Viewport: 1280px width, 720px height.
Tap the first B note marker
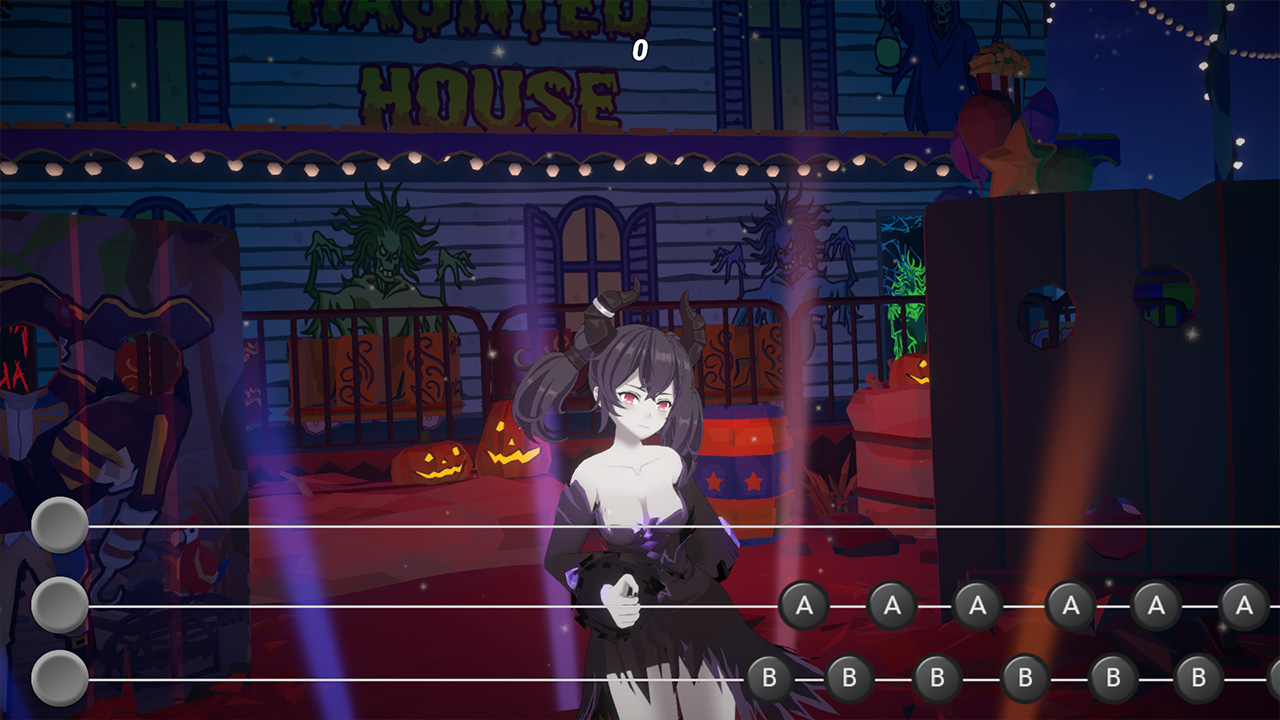pyautogui.click(x=769, y=678)
